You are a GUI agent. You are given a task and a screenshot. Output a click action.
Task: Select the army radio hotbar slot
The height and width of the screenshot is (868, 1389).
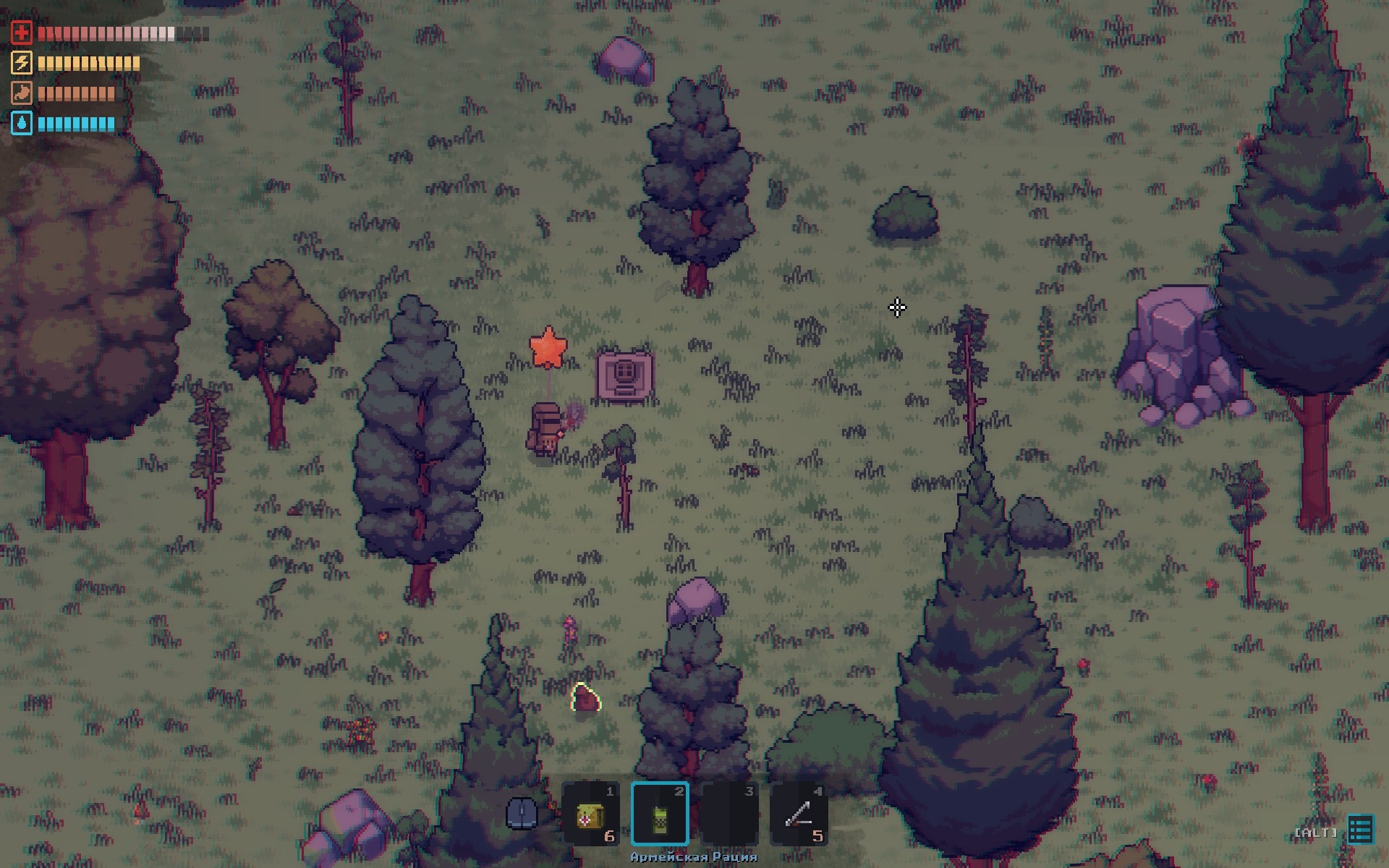[x=660, y=814]
